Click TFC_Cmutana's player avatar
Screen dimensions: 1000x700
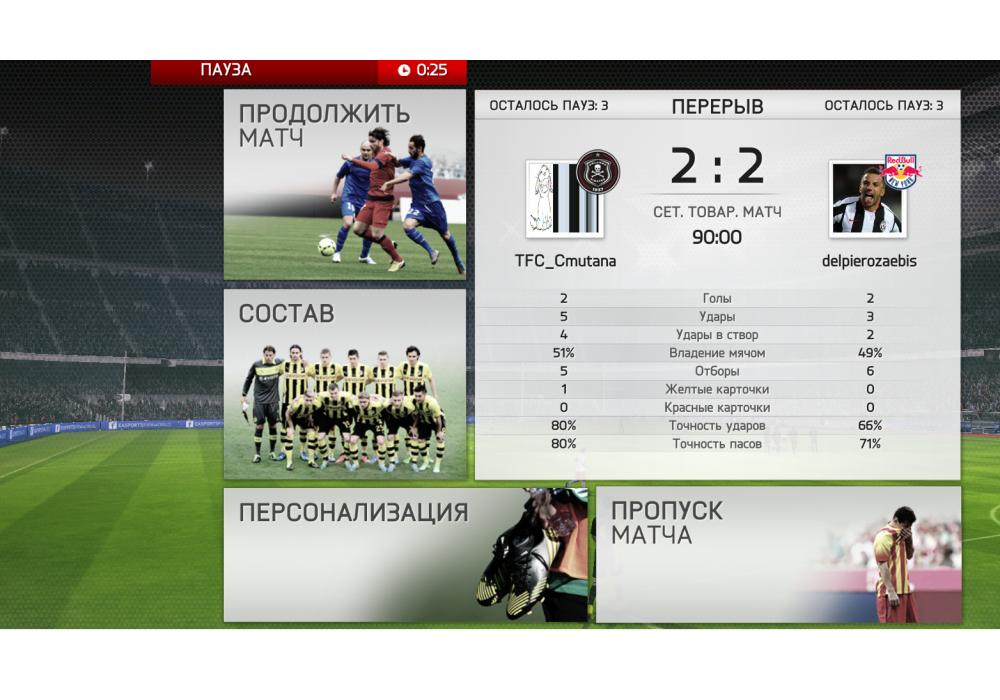click(564, 199)
